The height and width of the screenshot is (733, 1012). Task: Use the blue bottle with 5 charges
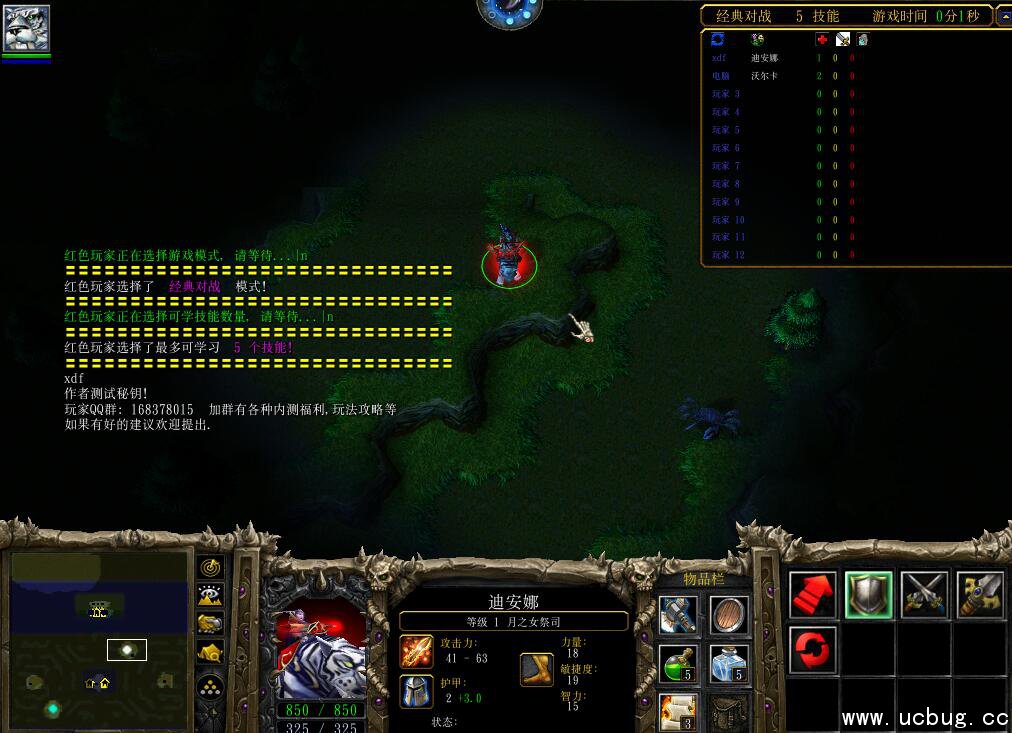729,663
